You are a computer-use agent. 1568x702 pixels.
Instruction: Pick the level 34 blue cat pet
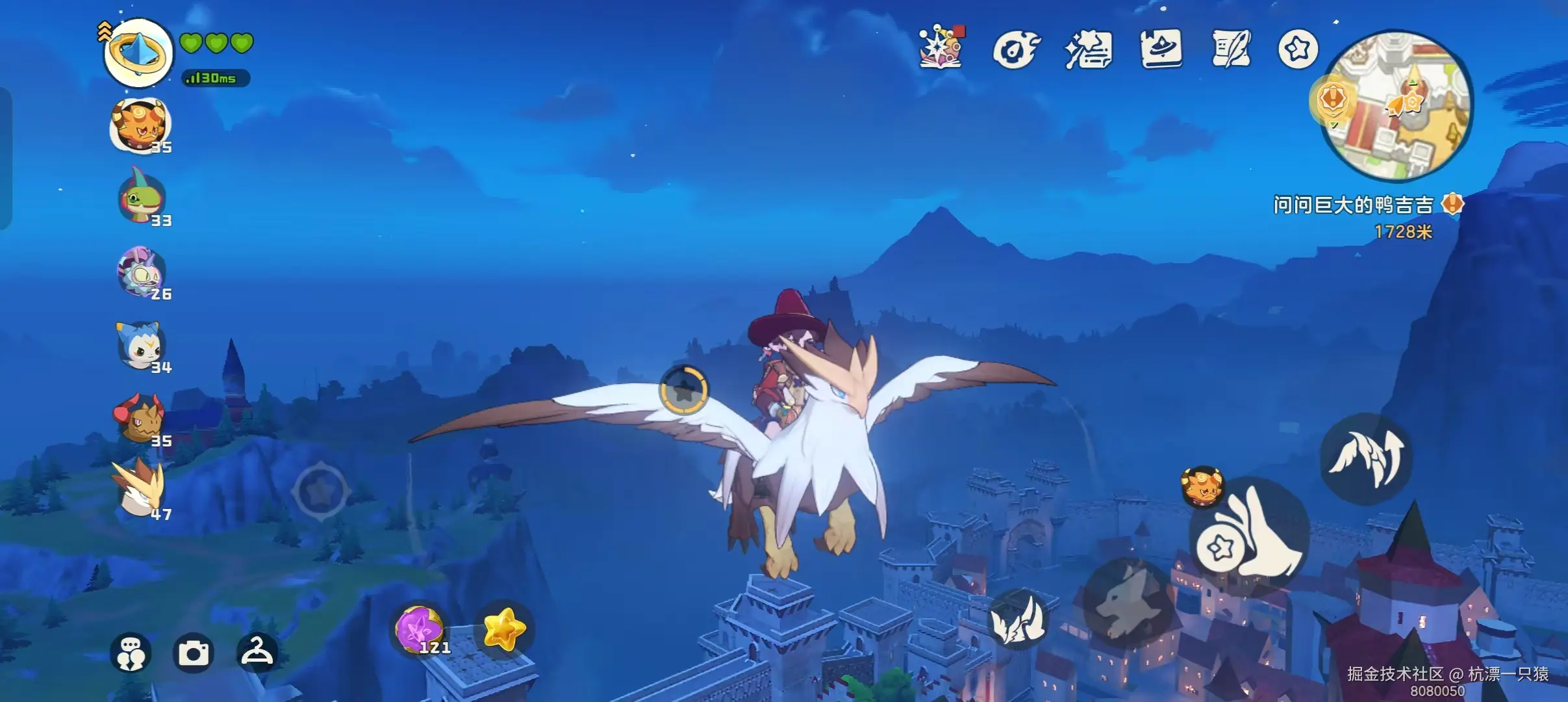pyautogui.click(x=140, y=345)
